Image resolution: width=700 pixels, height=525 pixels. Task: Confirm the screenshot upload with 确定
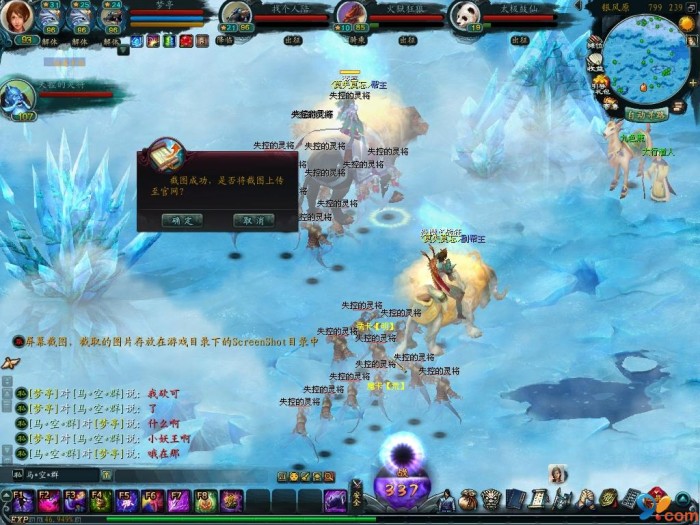click(x=182, y=219)
